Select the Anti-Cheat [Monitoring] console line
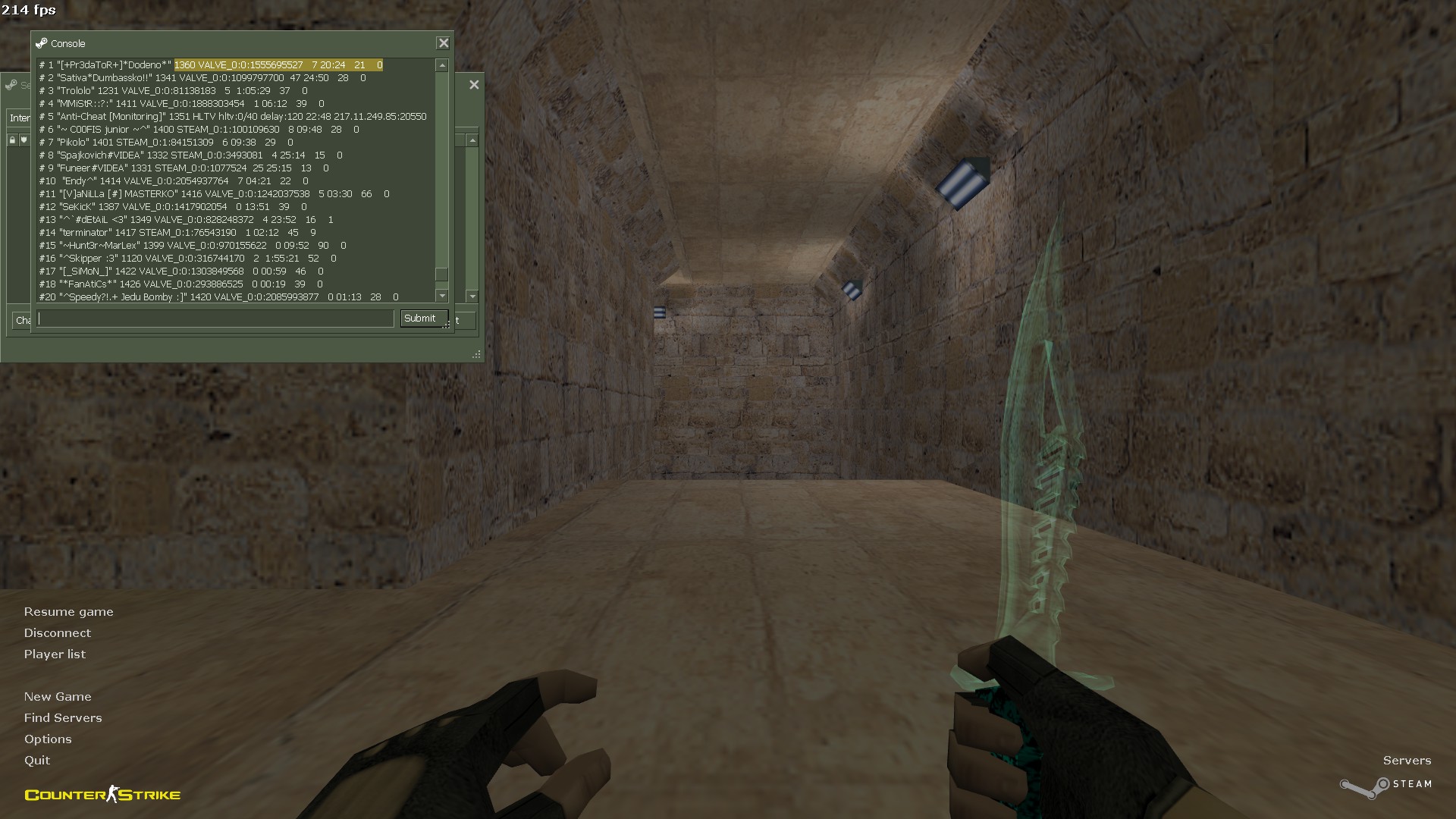This screenshot has height=819, width=1456. click(x=233, y=117)
